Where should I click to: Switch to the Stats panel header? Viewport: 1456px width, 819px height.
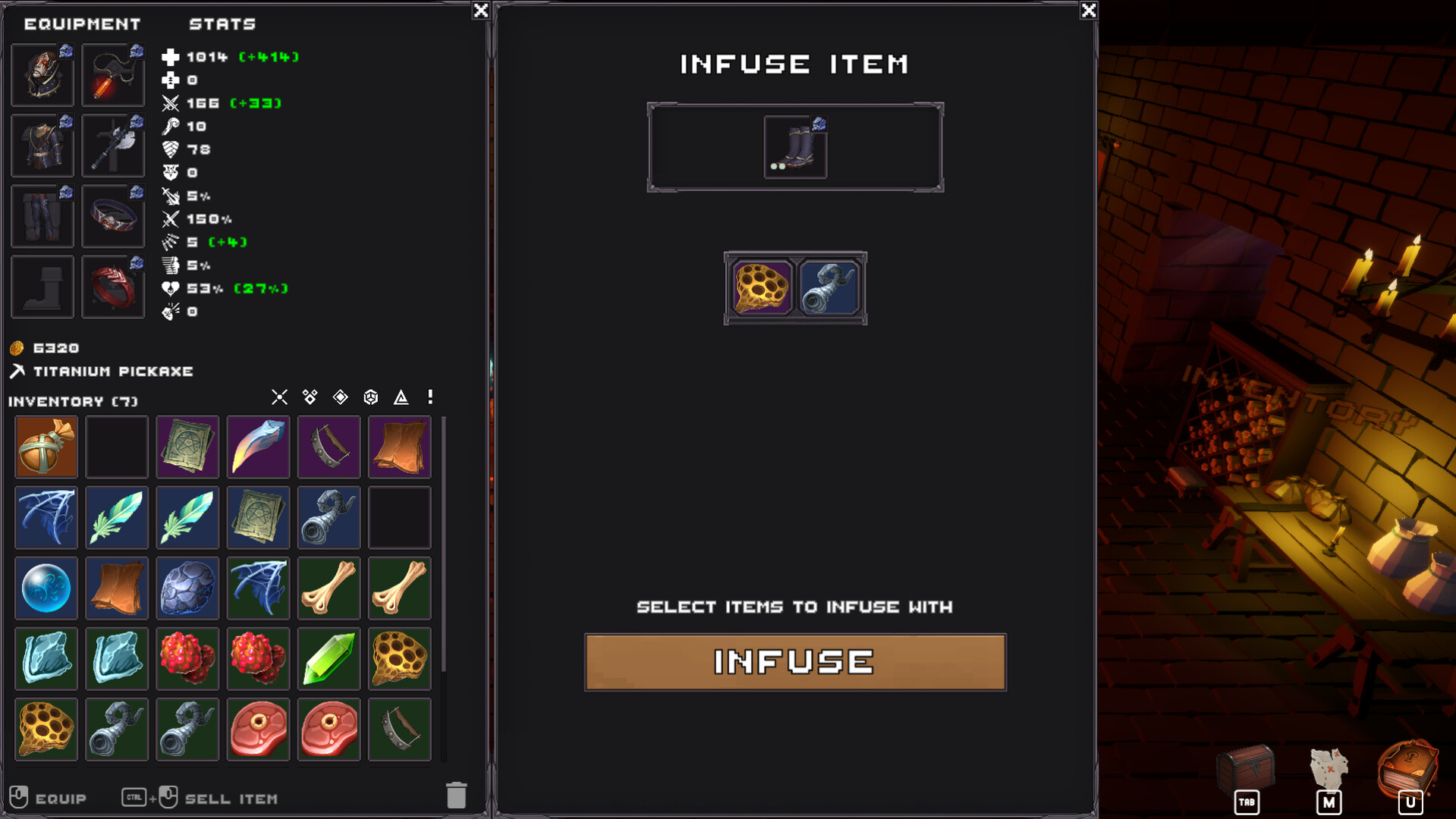[223, 24]
